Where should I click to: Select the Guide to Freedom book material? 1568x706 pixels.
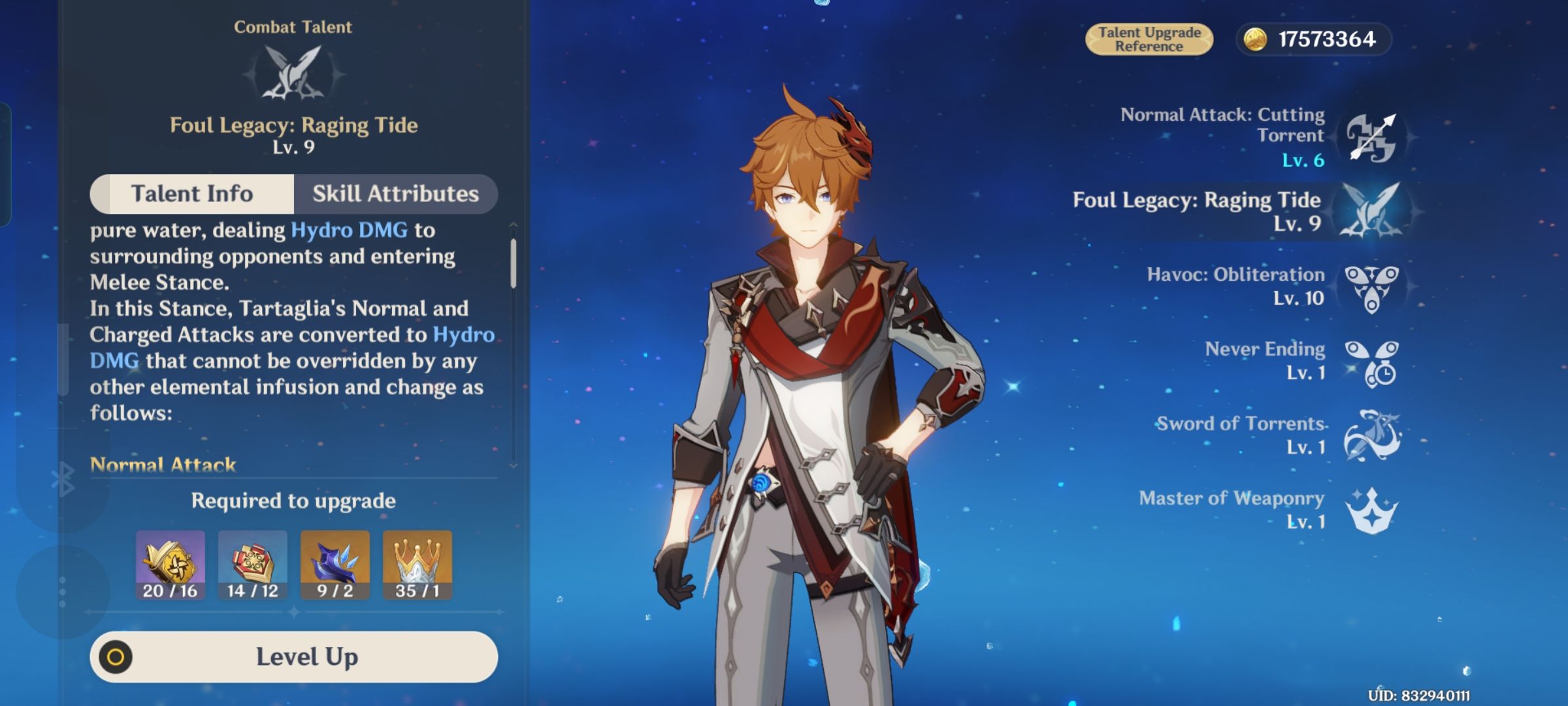[170, 564]
